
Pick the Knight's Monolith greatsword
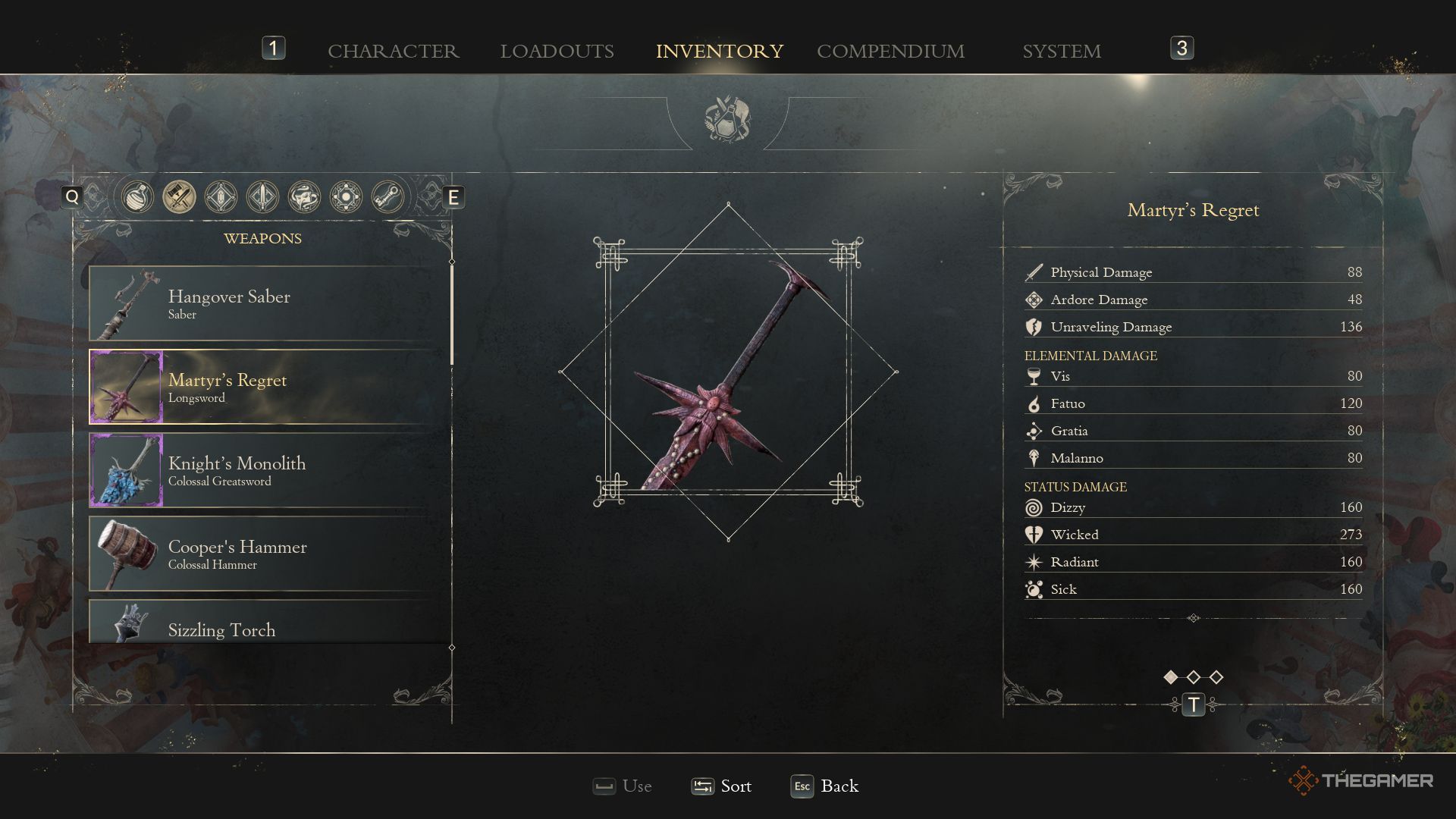270,470
